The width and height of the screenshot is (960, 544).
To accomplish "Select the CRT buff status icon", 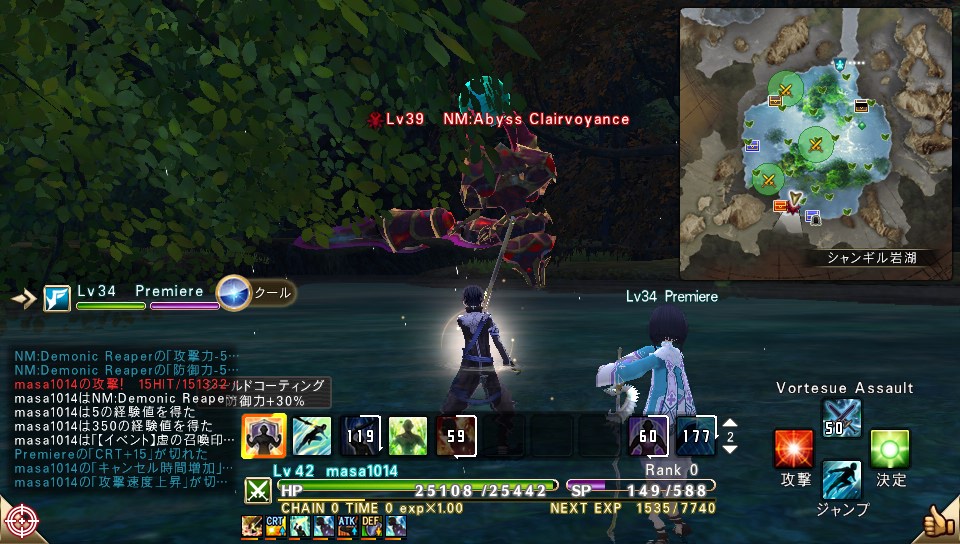I will click(275, 526).
